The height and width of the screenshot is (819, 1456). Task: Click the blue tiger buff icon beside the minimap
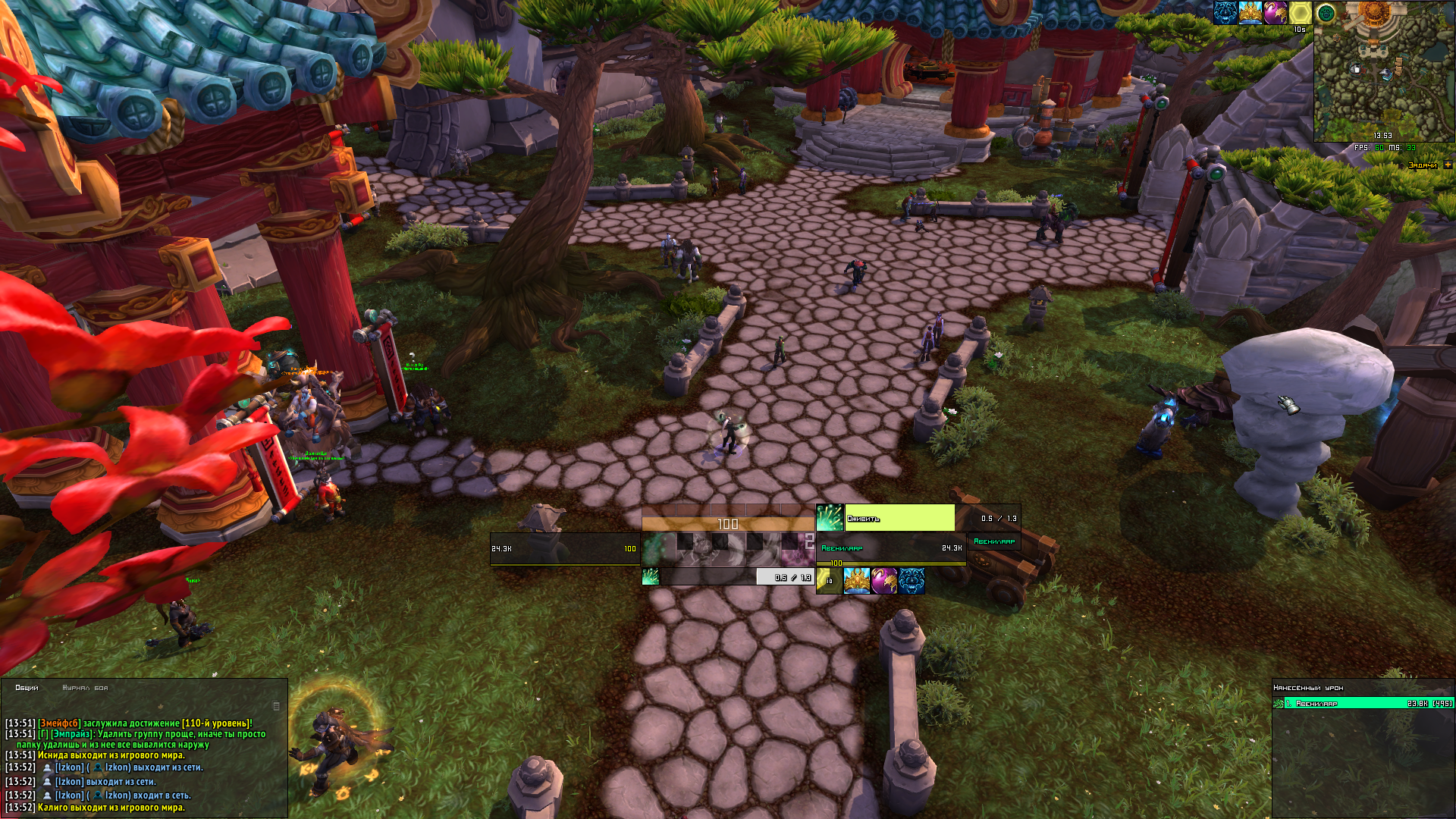click(1225, 13)
